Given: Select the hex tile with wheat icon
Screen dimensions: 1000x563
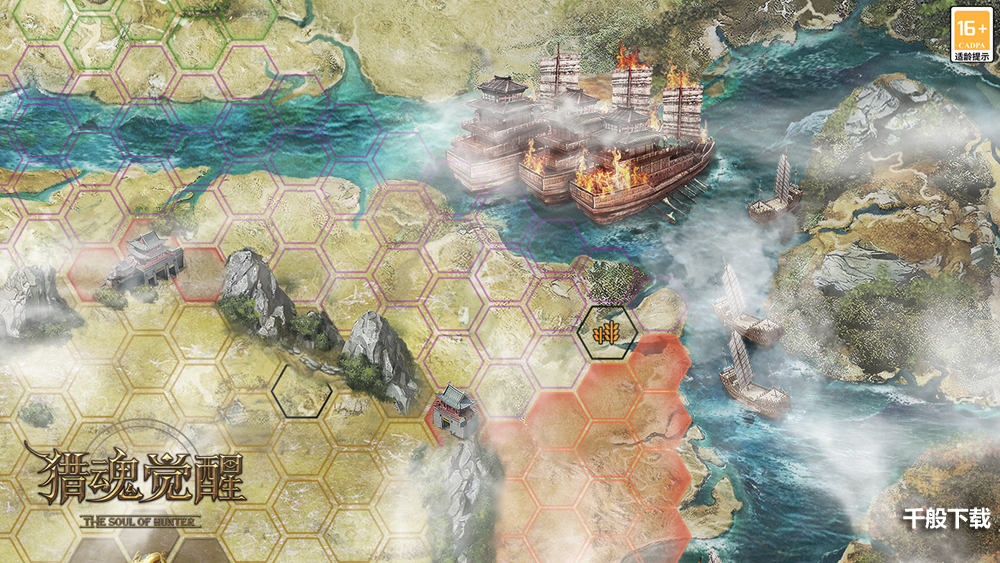Looking at the screenshot, I should (603, 332).
